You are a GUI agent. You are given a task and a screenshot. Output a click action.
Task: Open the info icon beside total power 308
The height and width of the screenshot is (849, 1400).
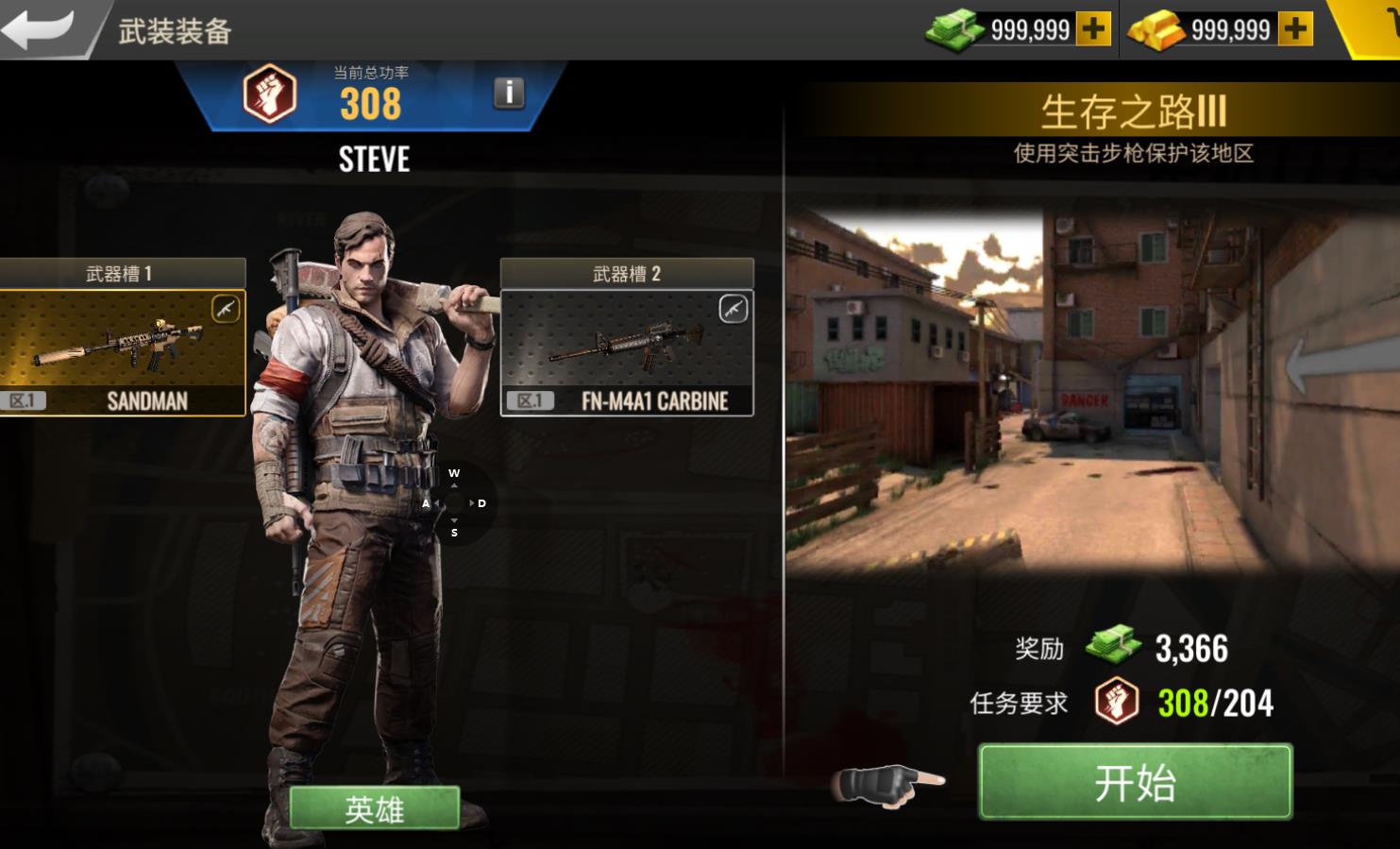point(507,91)
